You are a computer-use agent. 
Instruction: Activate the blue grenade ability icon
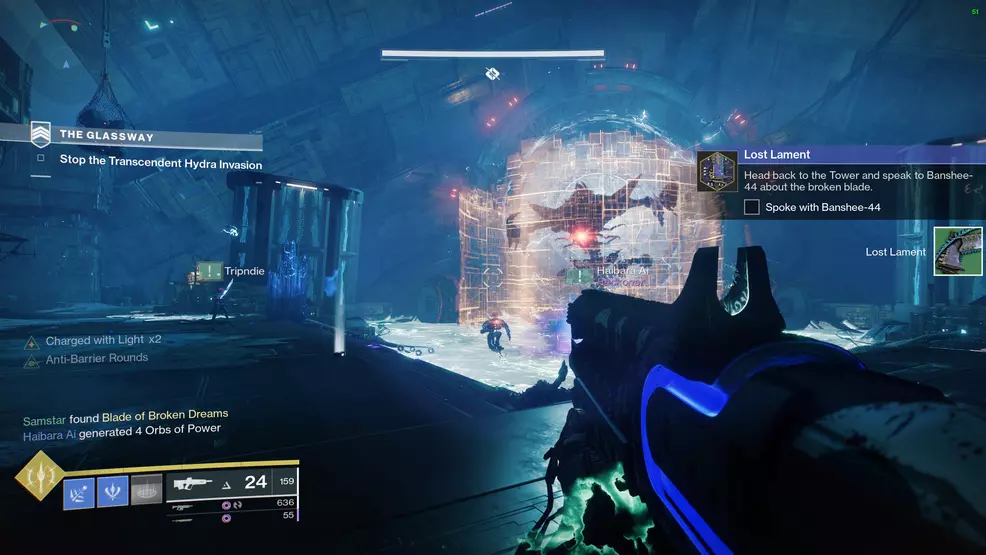coord(79,490)
